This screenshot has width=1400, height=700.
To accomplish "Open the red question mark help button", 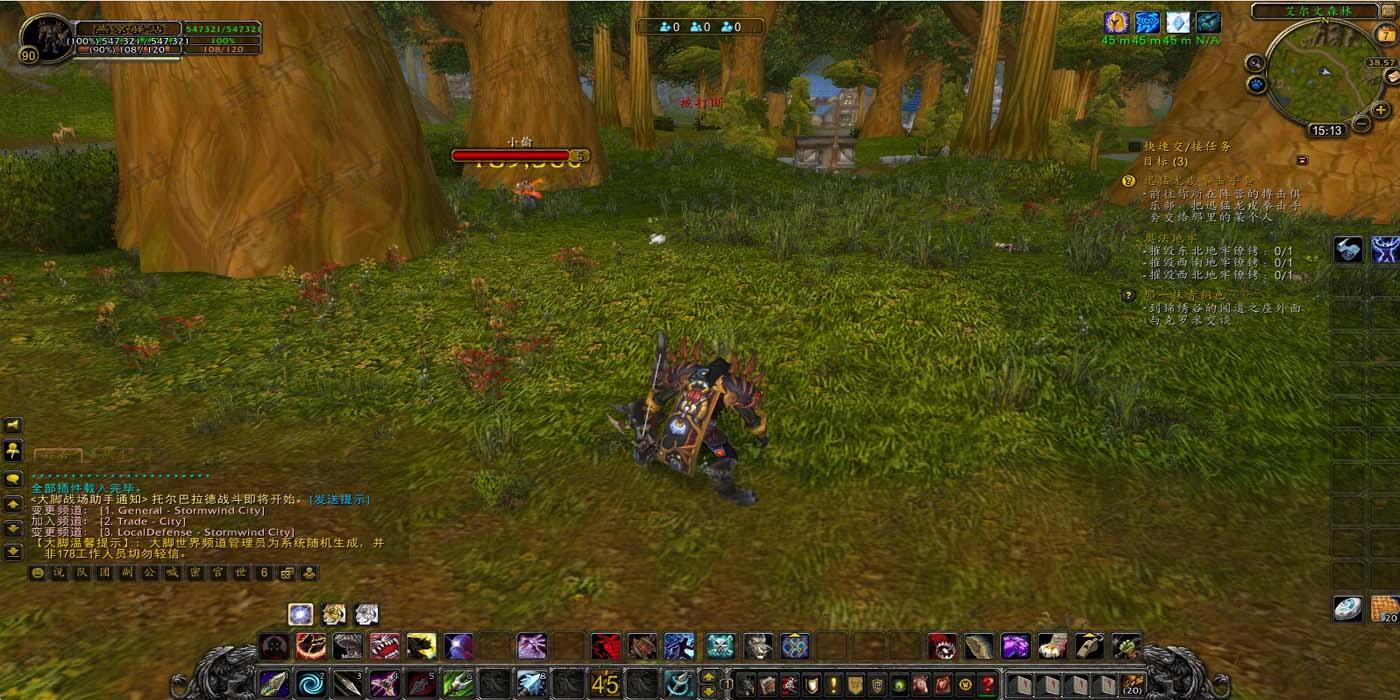I will [987, 685].
